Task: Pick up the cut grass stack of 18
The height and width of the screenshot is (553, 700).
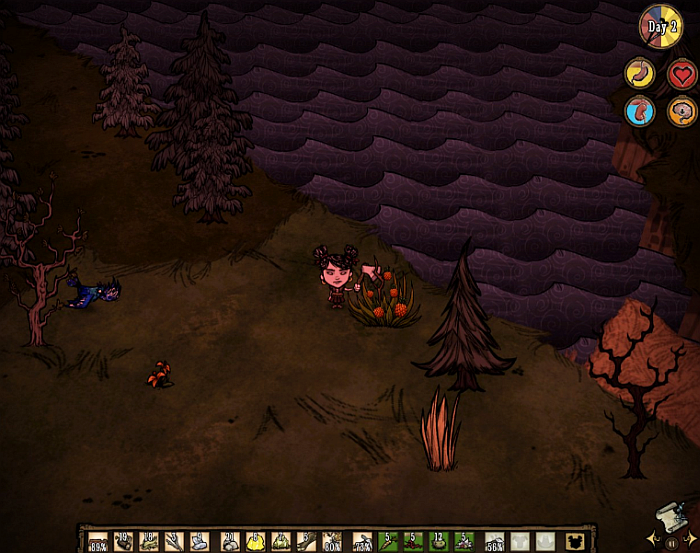Action: click(x=149, y=541)
